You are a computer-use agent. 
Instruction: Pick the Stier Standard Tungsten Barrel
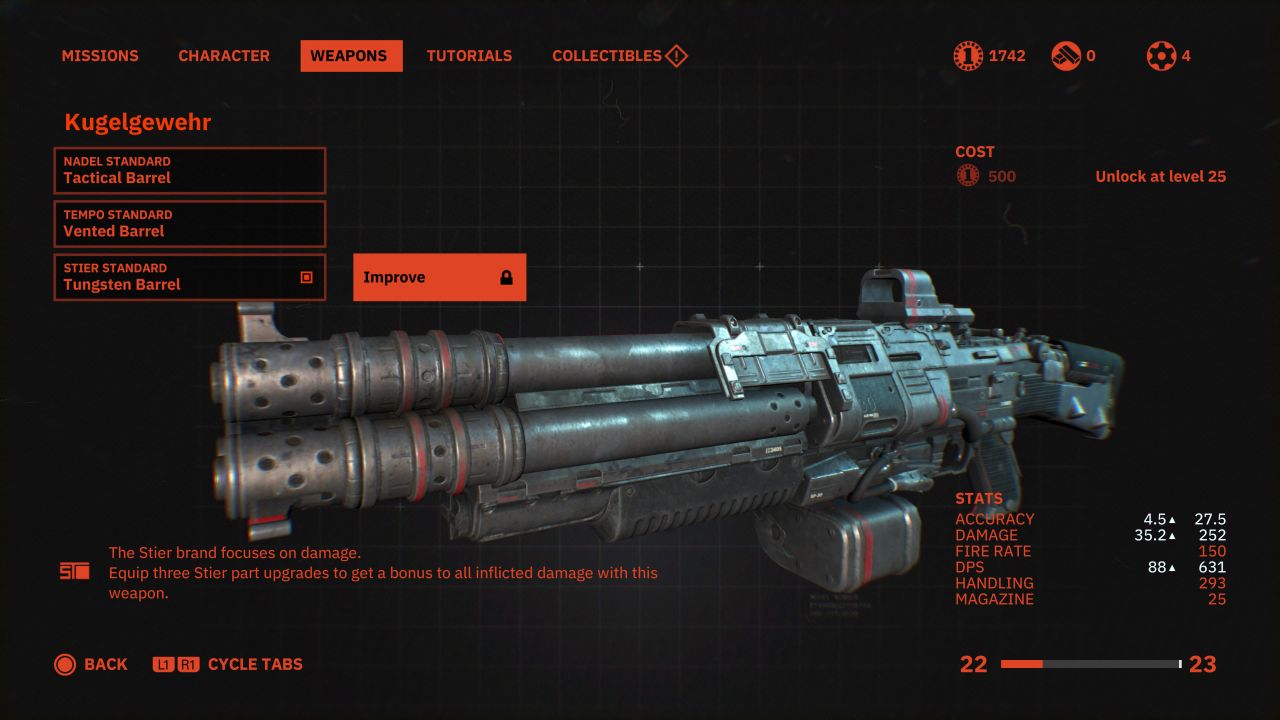click(x=190, y=277)
